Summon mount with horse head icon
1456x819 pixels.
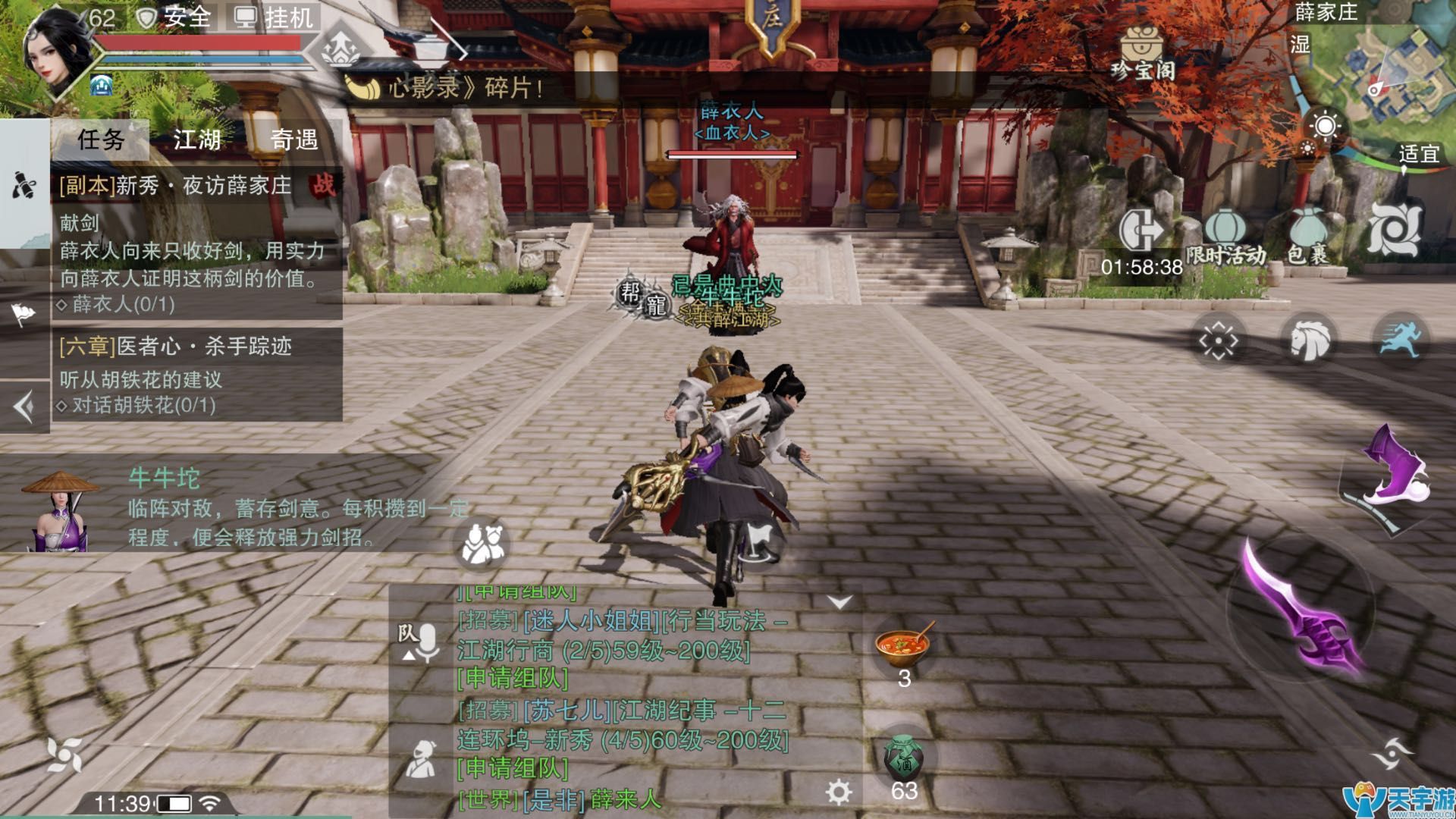pos(1309,339)
